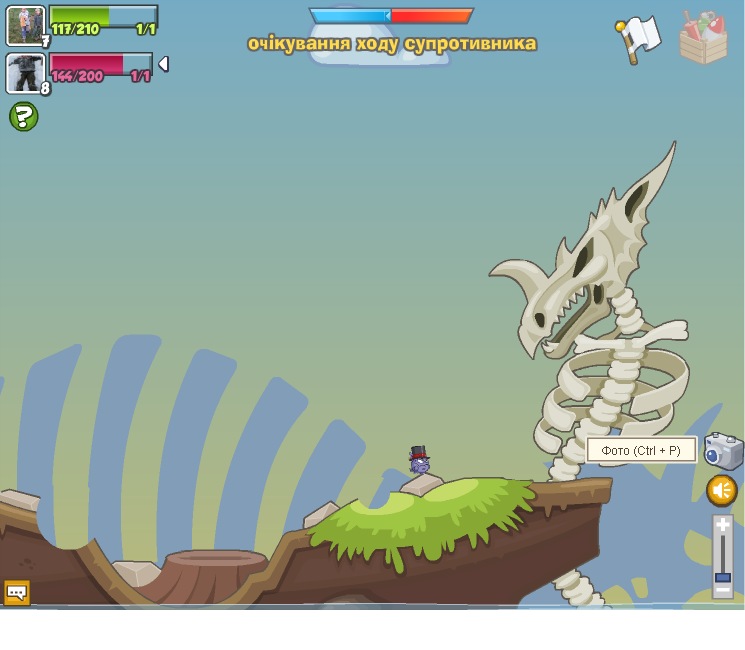745x650 pixels.
Task: Select the level 8 opponent avatar
Action: [x=25, y=73]
